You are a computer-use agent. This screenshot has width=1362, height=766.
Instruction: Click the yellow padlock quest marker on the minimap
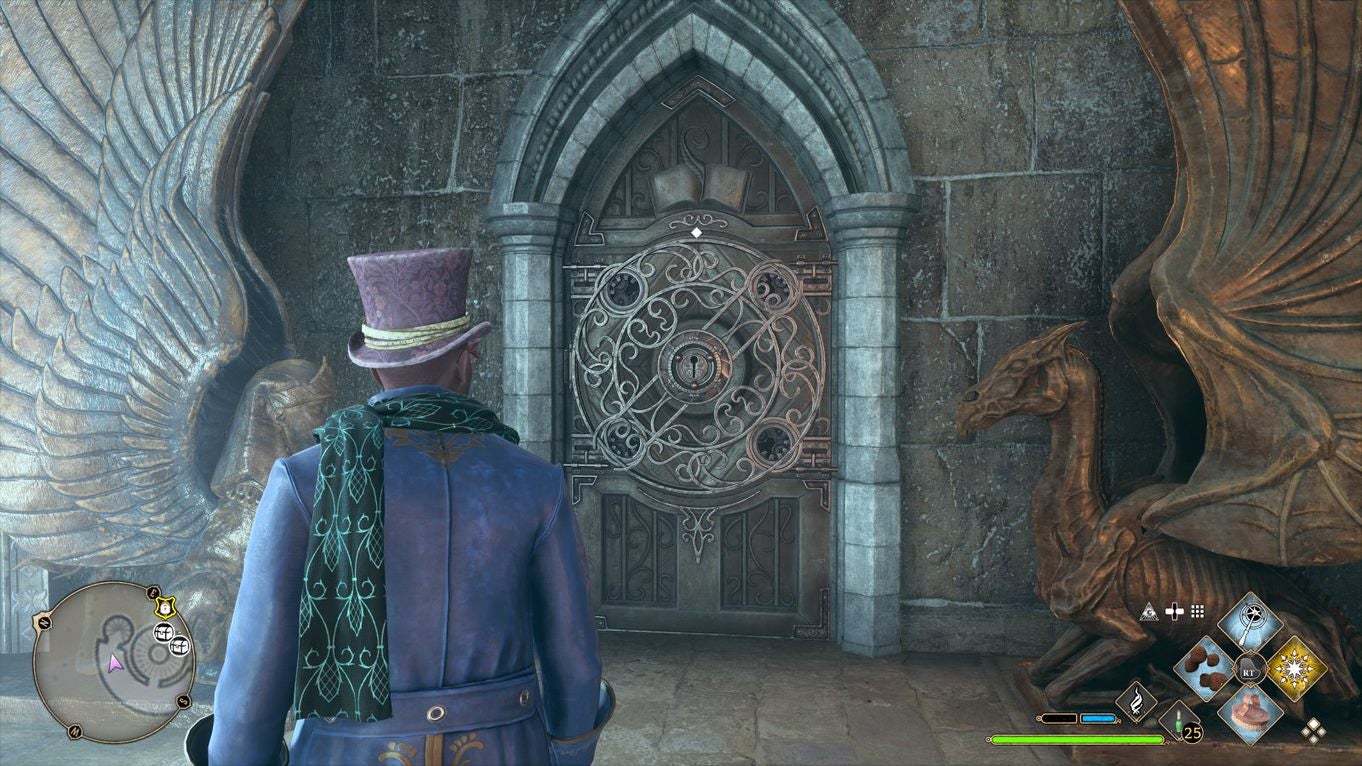(x=163, y=607)
